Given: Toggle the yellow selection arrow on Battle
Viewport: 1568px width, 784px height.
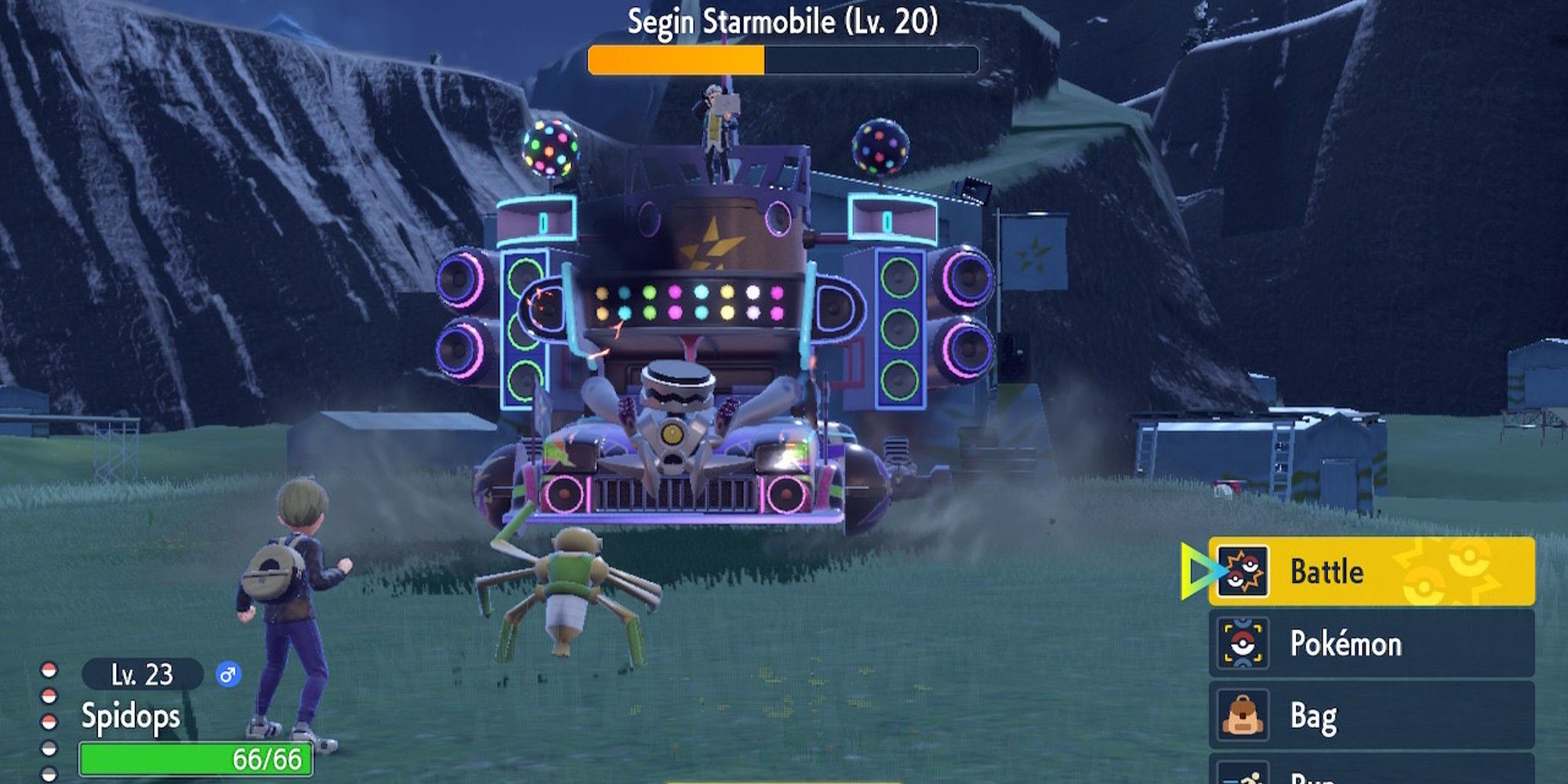Looking at the screenshot, I should (1197, 572).
